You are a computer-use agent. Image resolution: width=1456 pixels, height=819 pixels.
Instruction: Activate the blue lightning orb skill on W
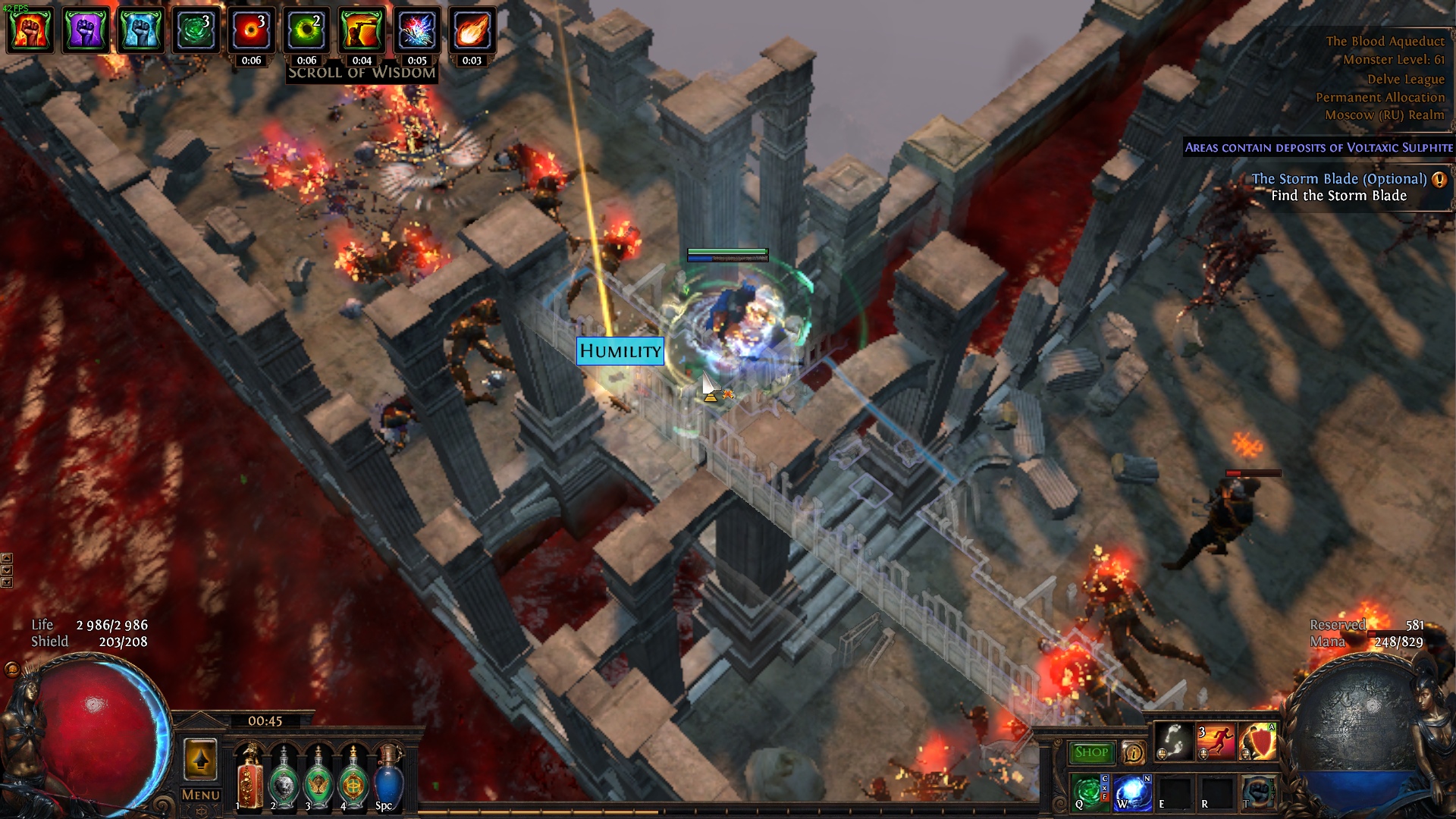tap(1131, 792)
